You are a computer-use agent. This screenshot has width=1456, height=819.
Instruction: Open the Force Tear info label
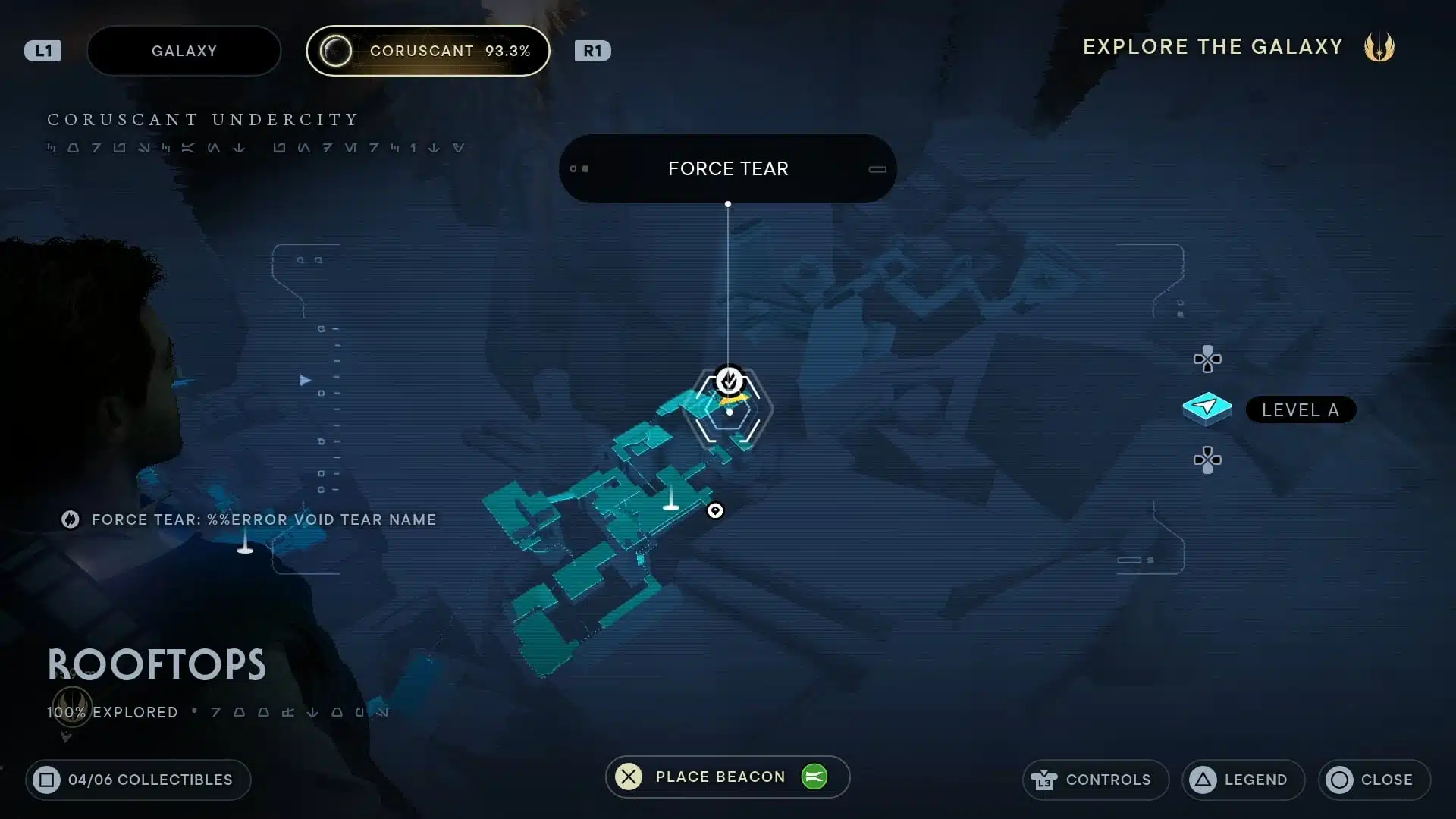coord(727,168)
